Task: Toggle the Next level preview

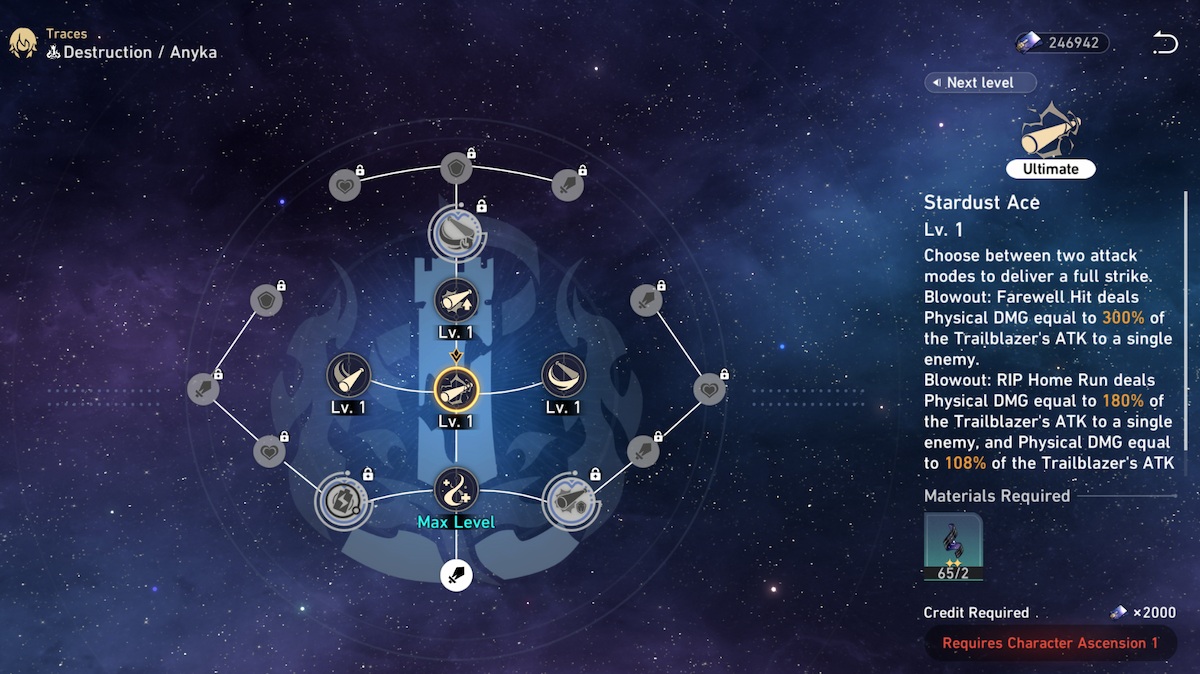Action: 980,82
